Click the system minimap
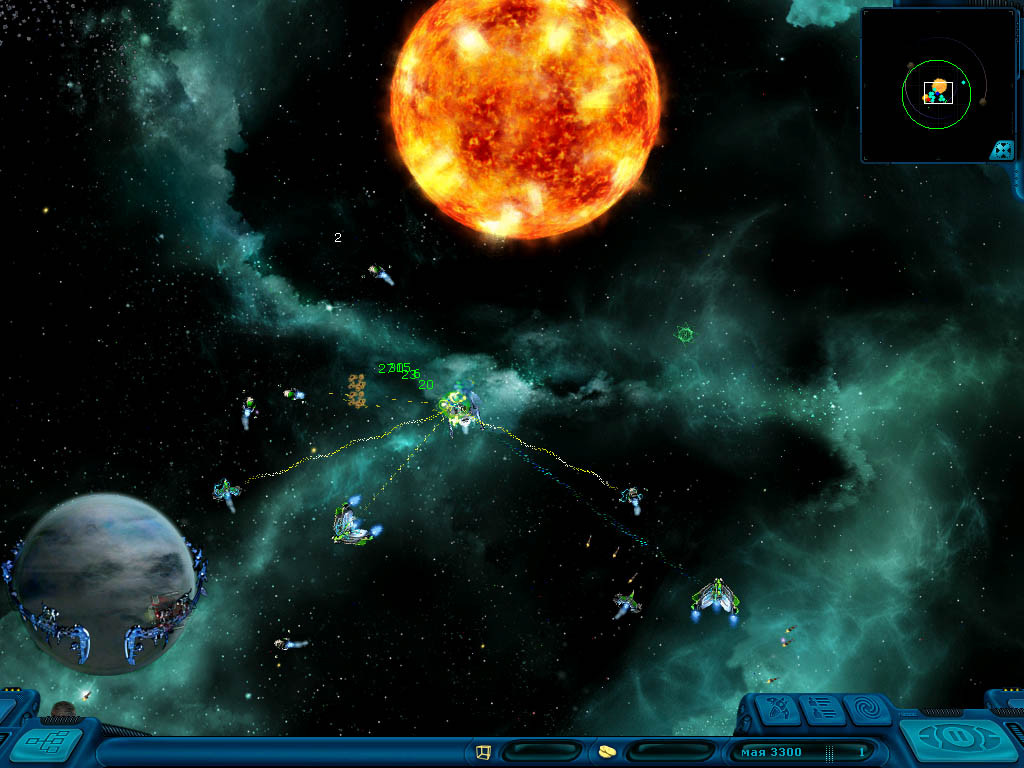1024x768 pixels. (x=935, y=90)
